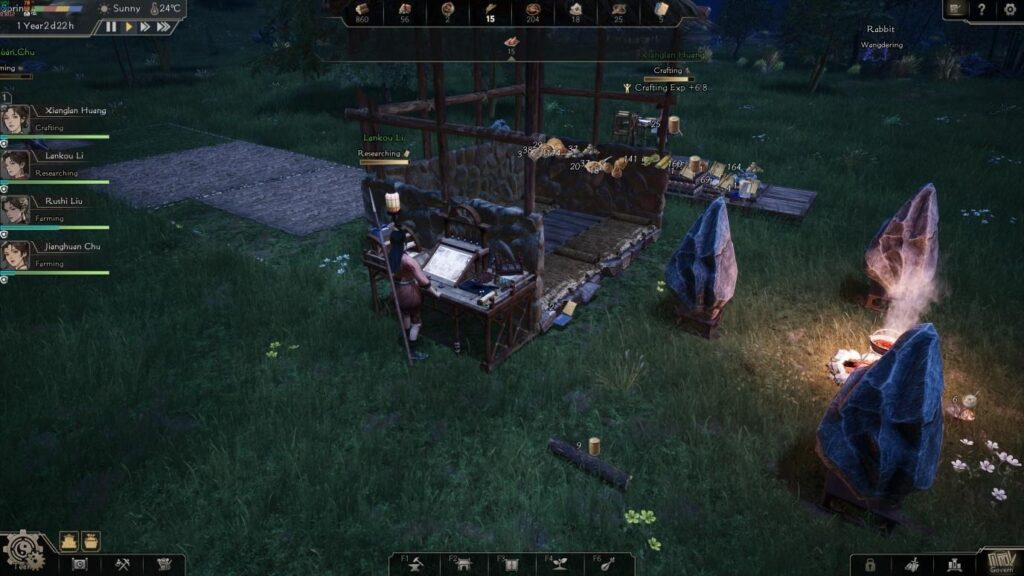Open the crossed hammer tools menu
This screenshot has height=576, width=1024.
coord(122,565)
